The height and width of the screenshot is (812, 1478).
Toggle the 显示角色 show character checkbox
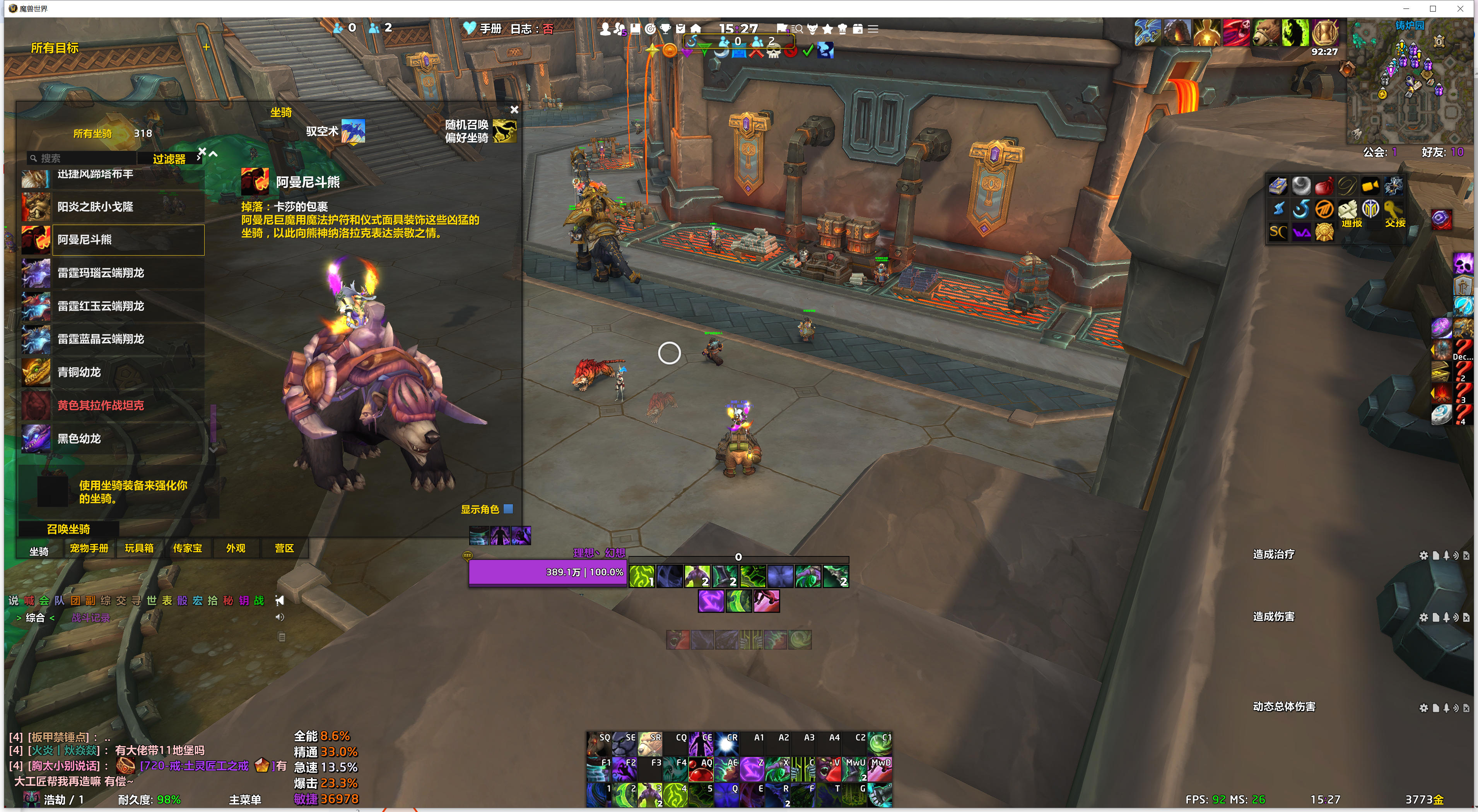(x=508, y=508)
